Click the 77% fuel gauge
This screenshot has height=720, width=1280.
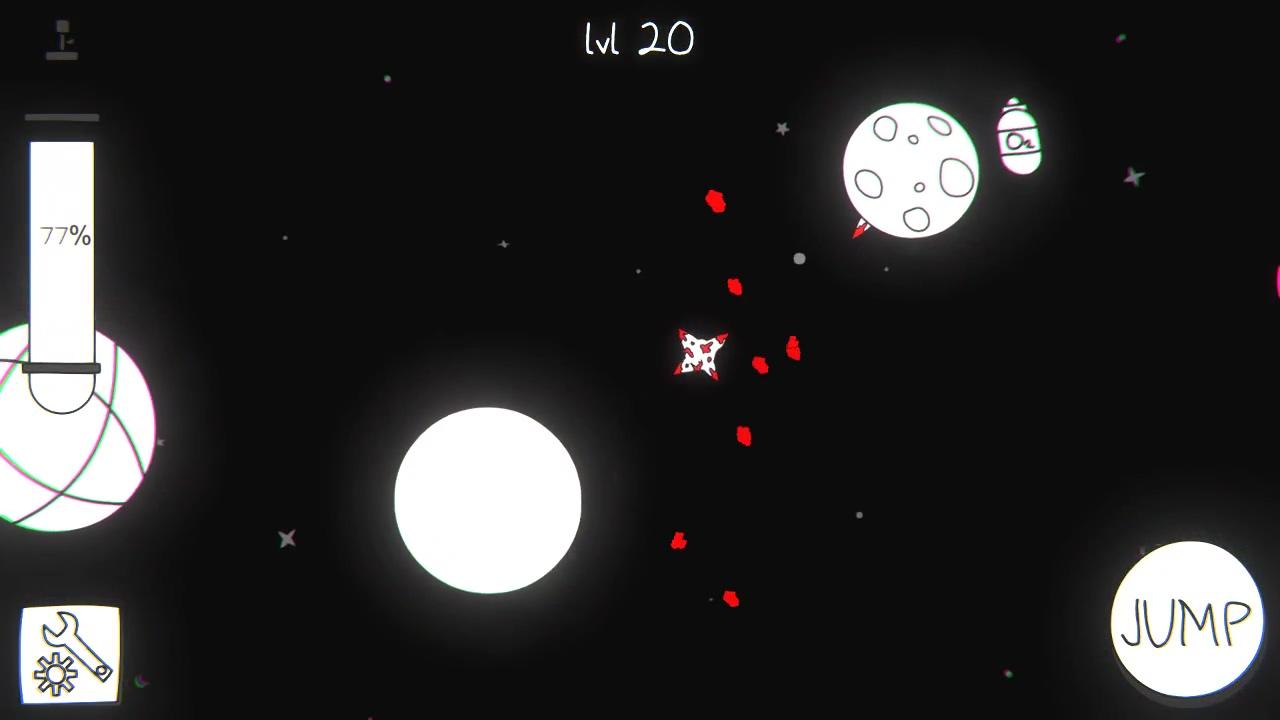(x=64, y=237)
